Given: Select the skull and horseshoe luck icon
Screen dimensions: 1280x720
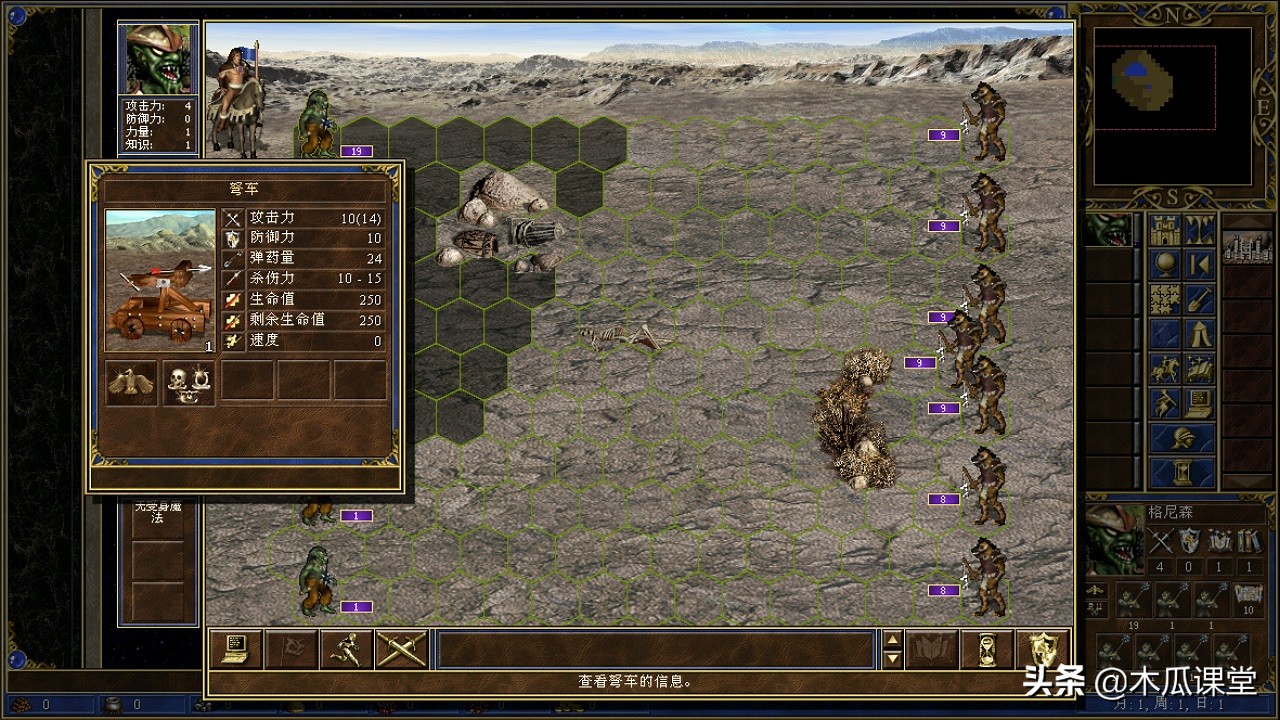Looking at the screenshot, I should [x=189, y=382].
